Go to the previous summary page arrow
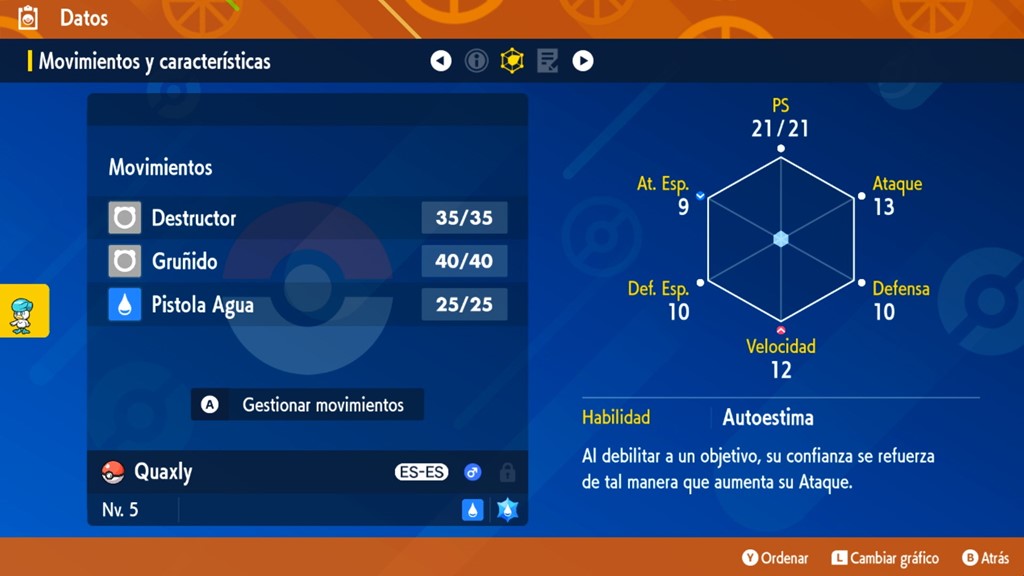The height and width of the screenshot is (576, 1024). (x=441, y=62)
